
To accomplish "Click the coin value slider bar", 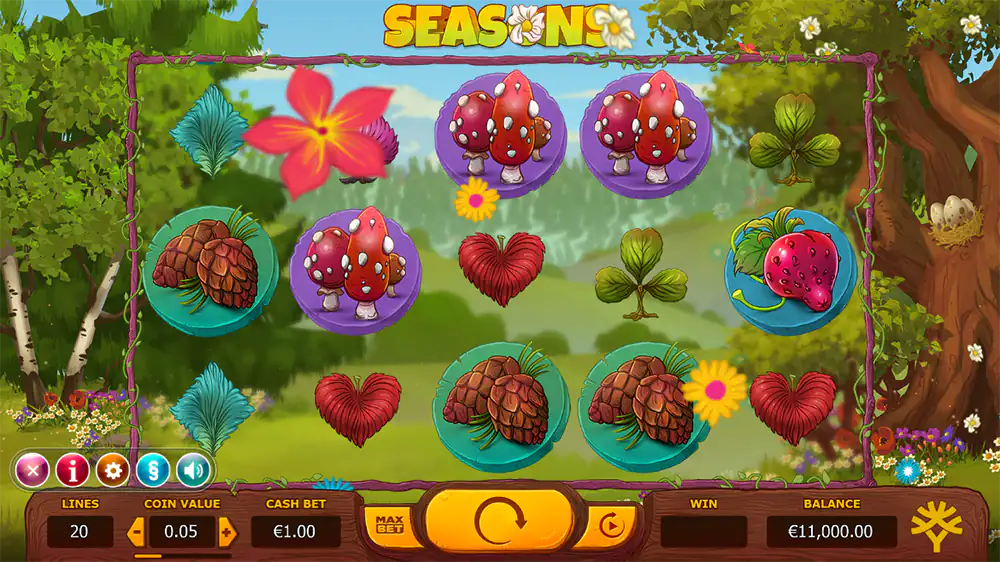I will click(182, 555).
